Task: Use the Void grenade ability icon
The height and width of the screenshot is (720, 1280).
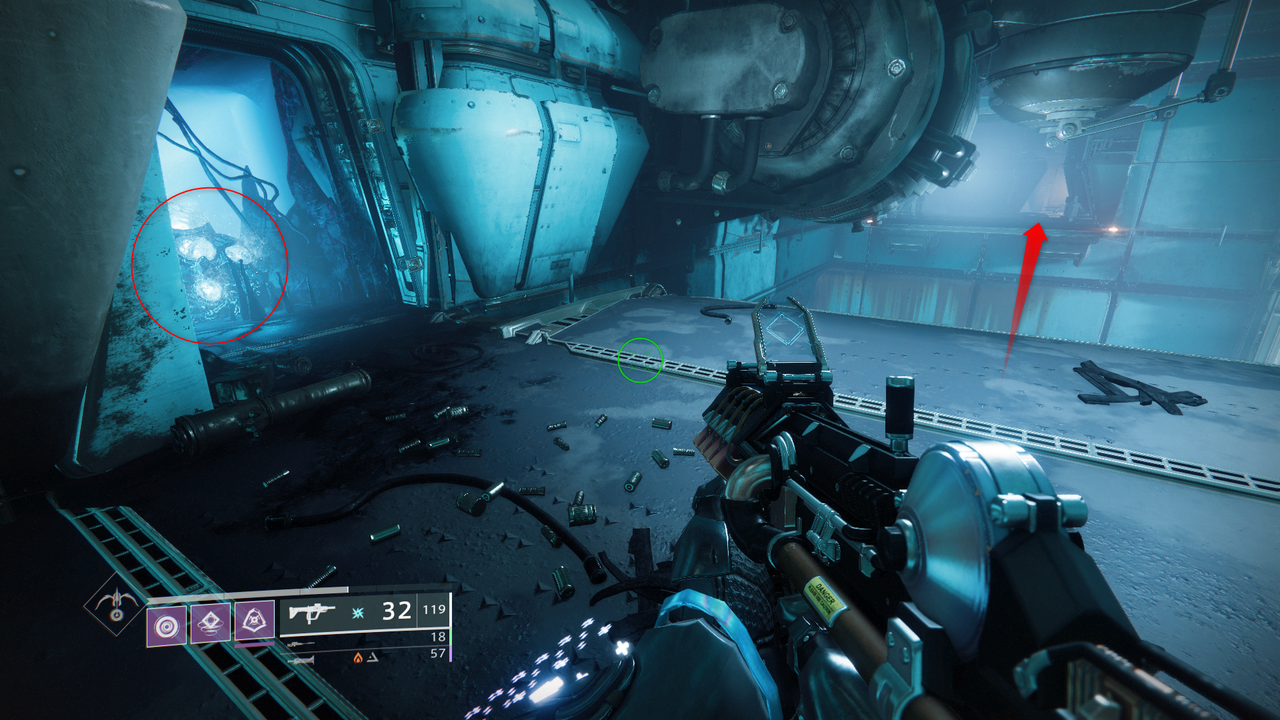Action: pyautogui.click(x=167, y=624)
